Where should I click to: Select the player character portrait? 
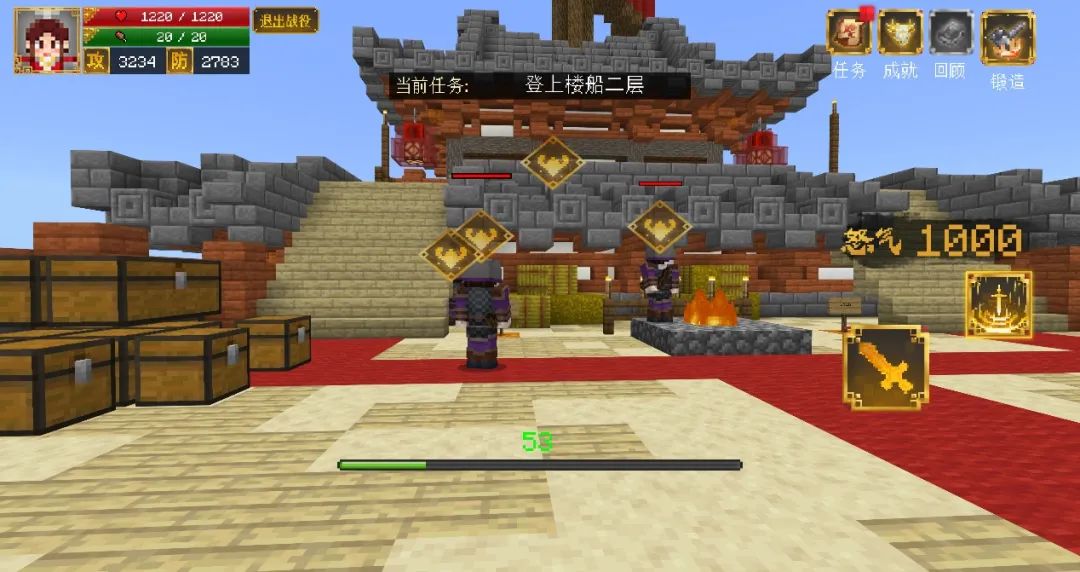(47, 40)
